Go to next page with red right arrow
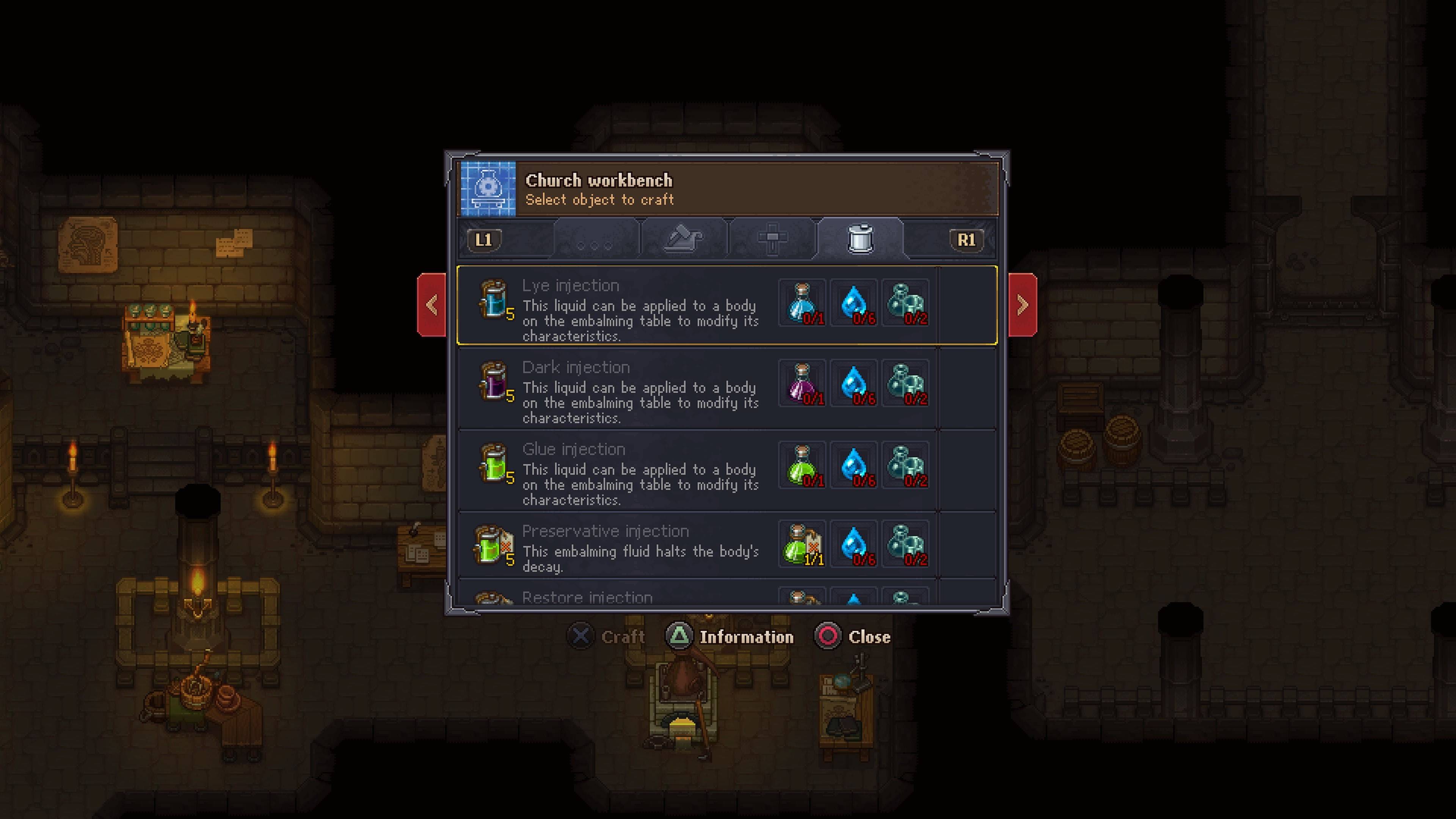Viewport: 1456px width, 819px height. coord(1023,305)
